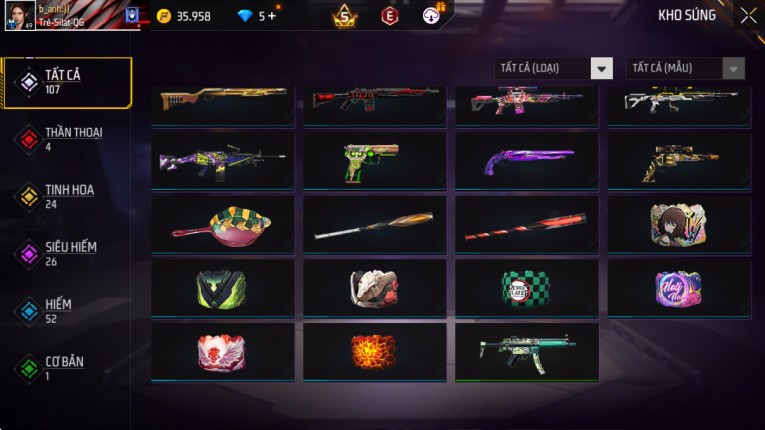This screenshot has height=430, width=765.
Task: Switch to the Hiếm rarity tab
Action: click(x=66, y=310)
